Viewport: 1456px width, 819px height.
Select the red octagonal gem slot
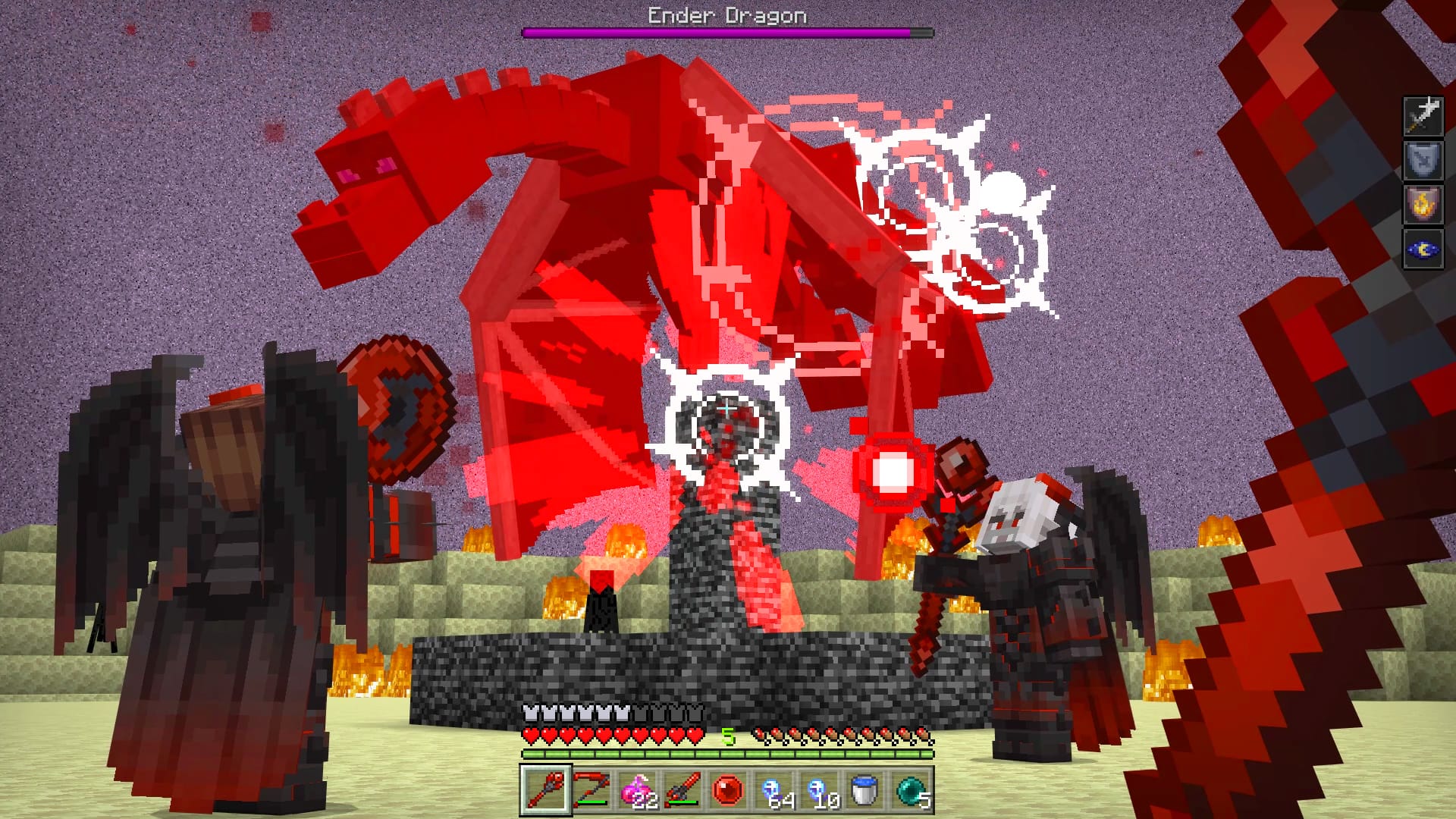[728, 790]
